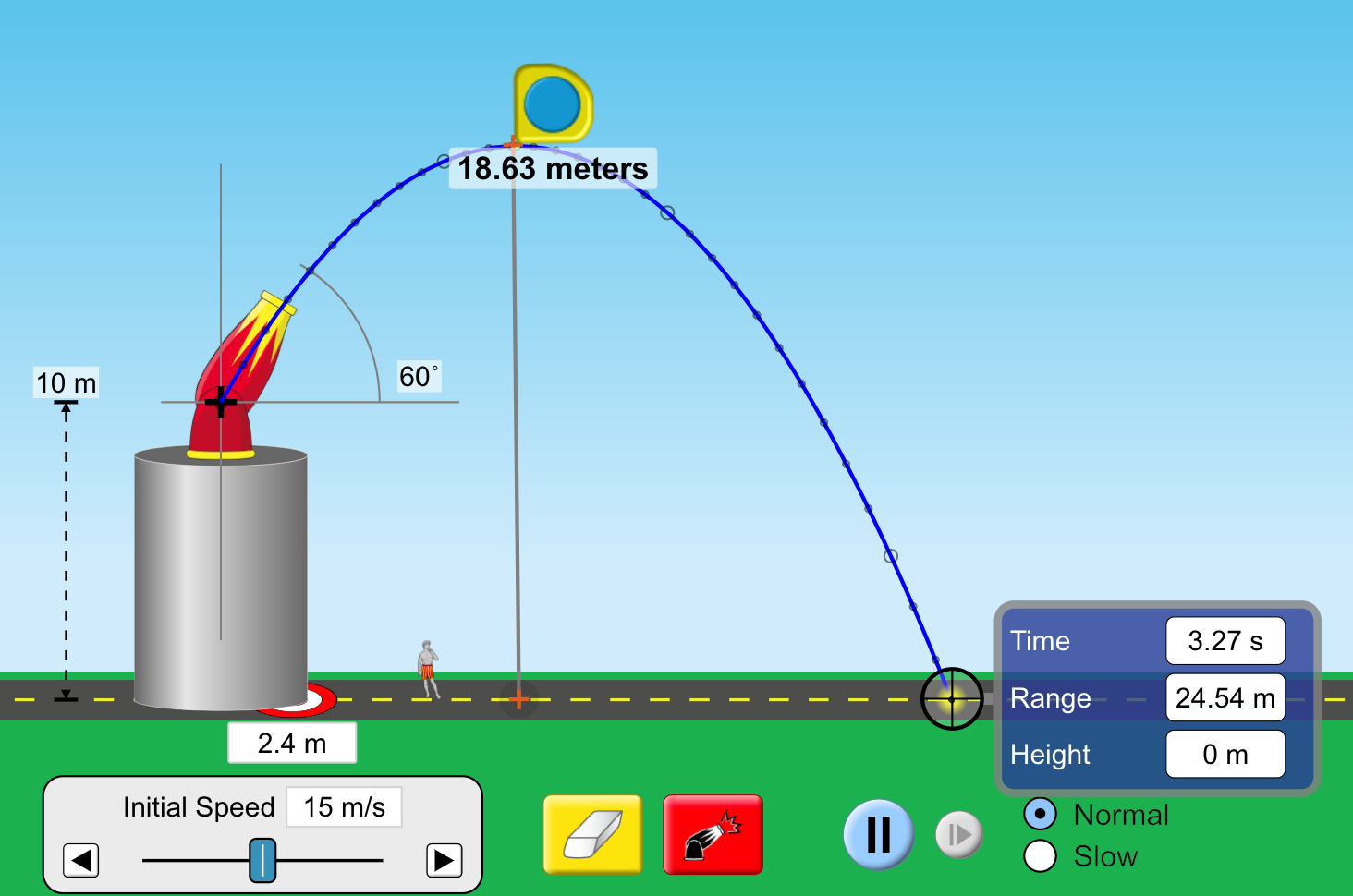Screen dimensions: 1353x896
Task: Fire the cannon with the red fire button
Action: click(713, 833)
